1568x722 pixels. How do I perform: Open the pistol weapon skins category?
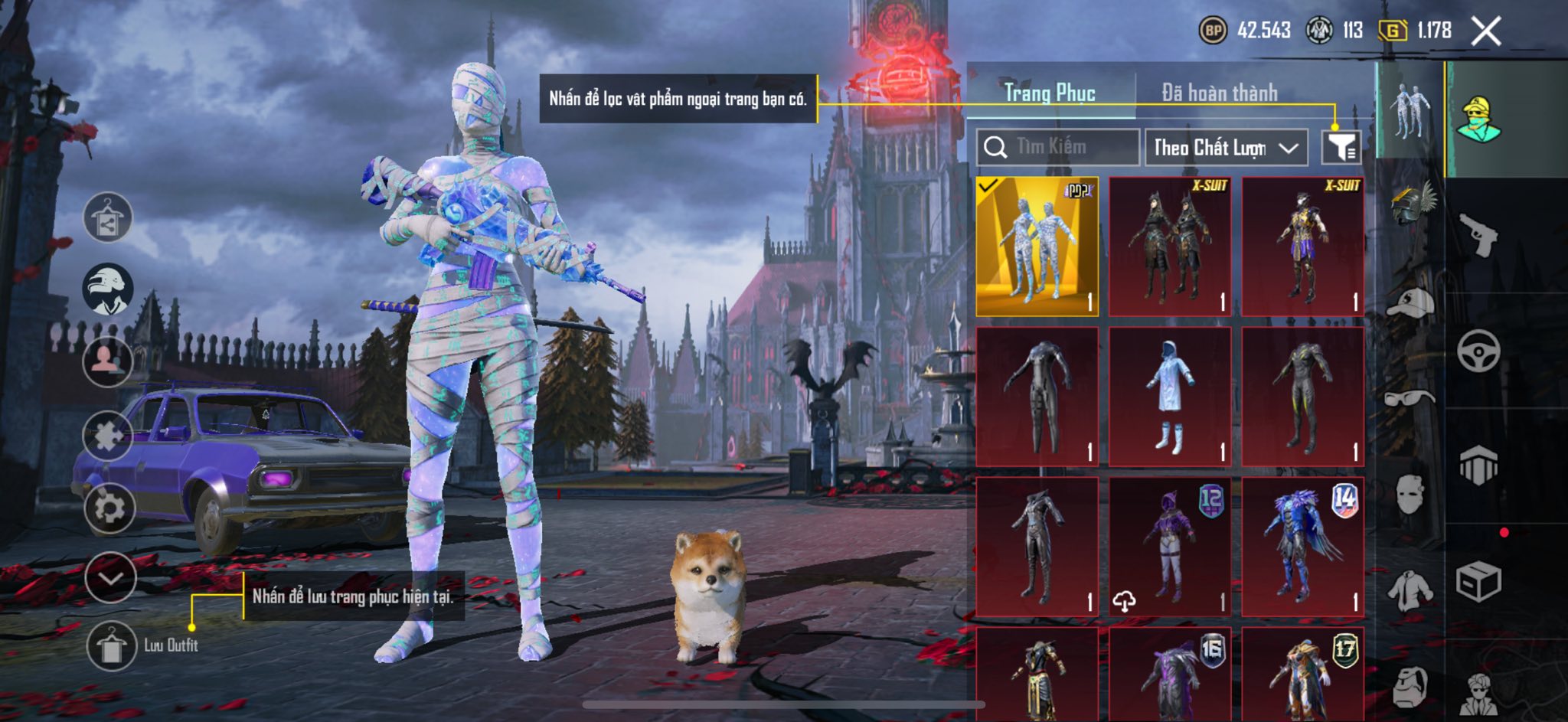coord(1478,234)
